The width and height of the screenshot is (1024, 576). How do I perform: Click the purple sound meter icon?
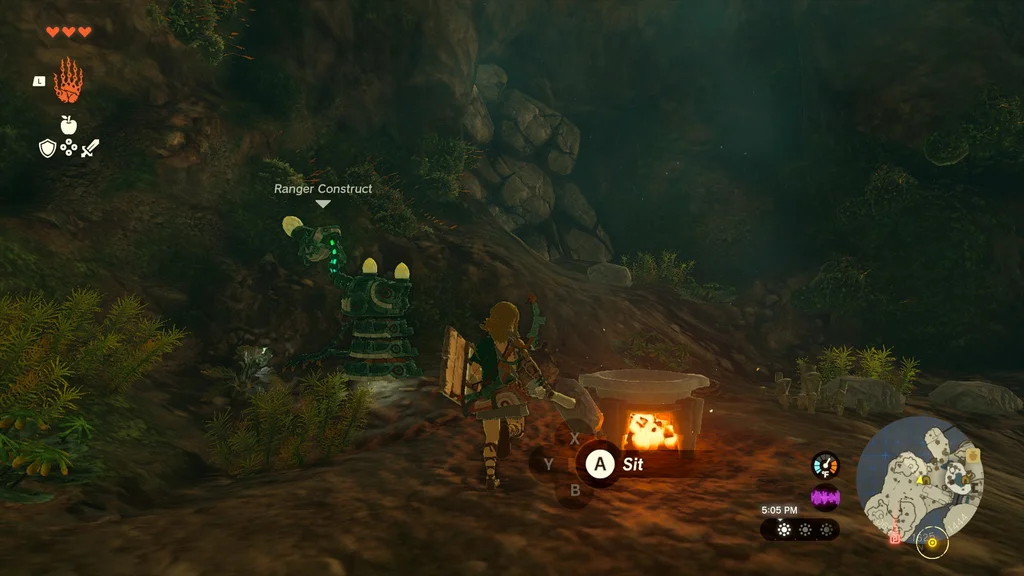point(825,497)
